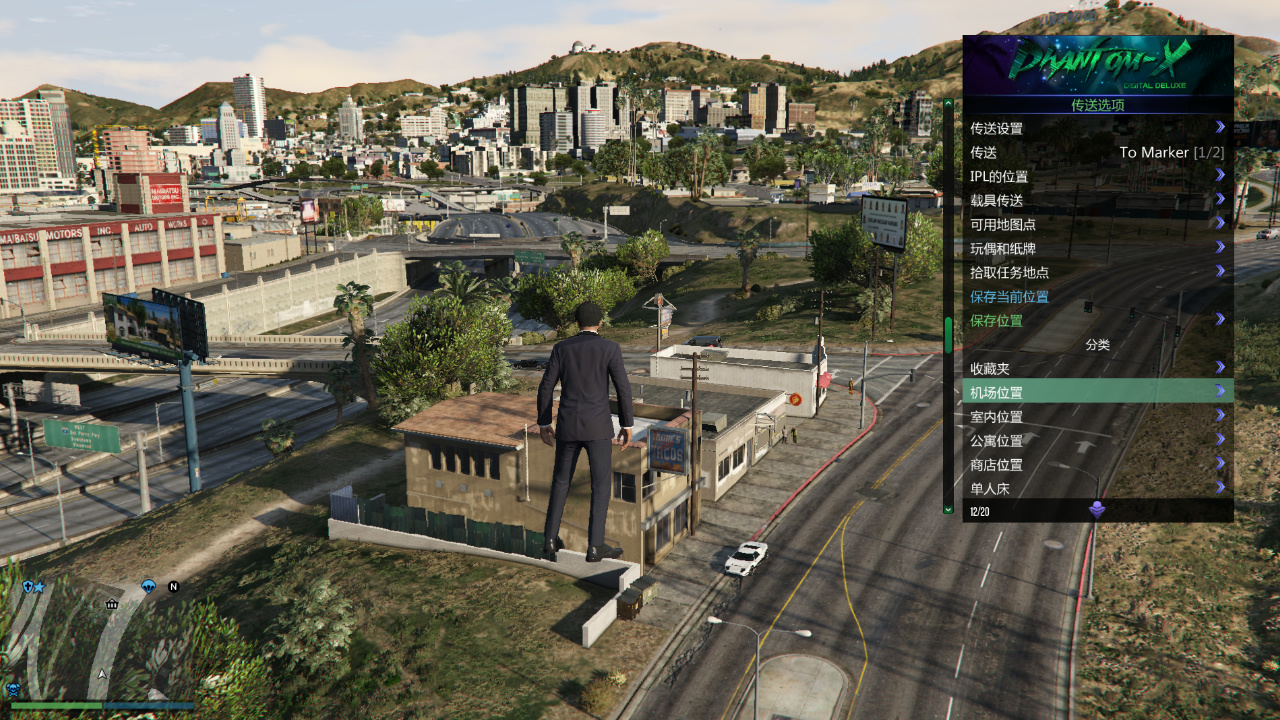Open 拾取任务地点 submenu

(1097, 272)
